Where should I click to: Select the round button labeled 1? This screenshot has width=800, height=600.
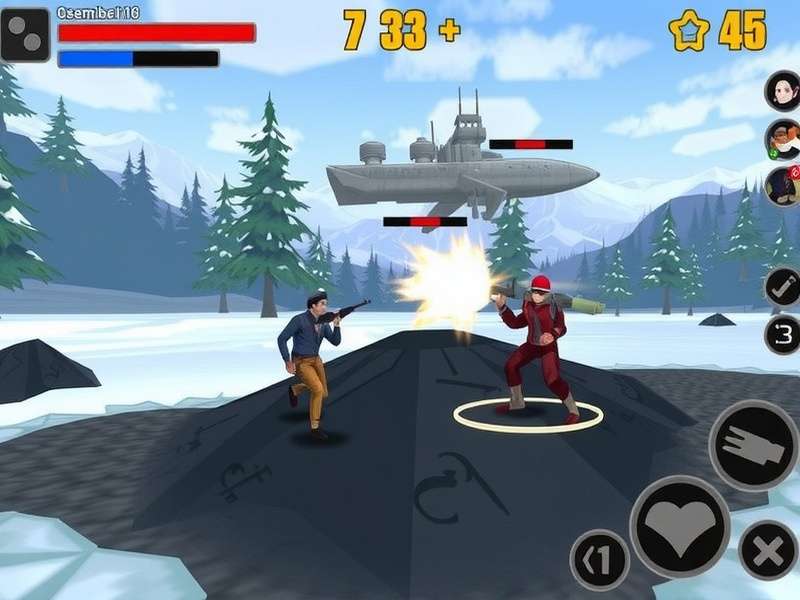(599, 559)
